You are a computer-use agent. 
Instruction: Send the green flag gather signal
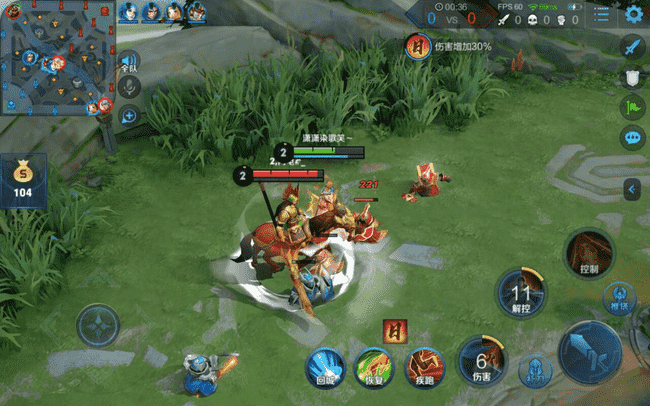[632, 107]
